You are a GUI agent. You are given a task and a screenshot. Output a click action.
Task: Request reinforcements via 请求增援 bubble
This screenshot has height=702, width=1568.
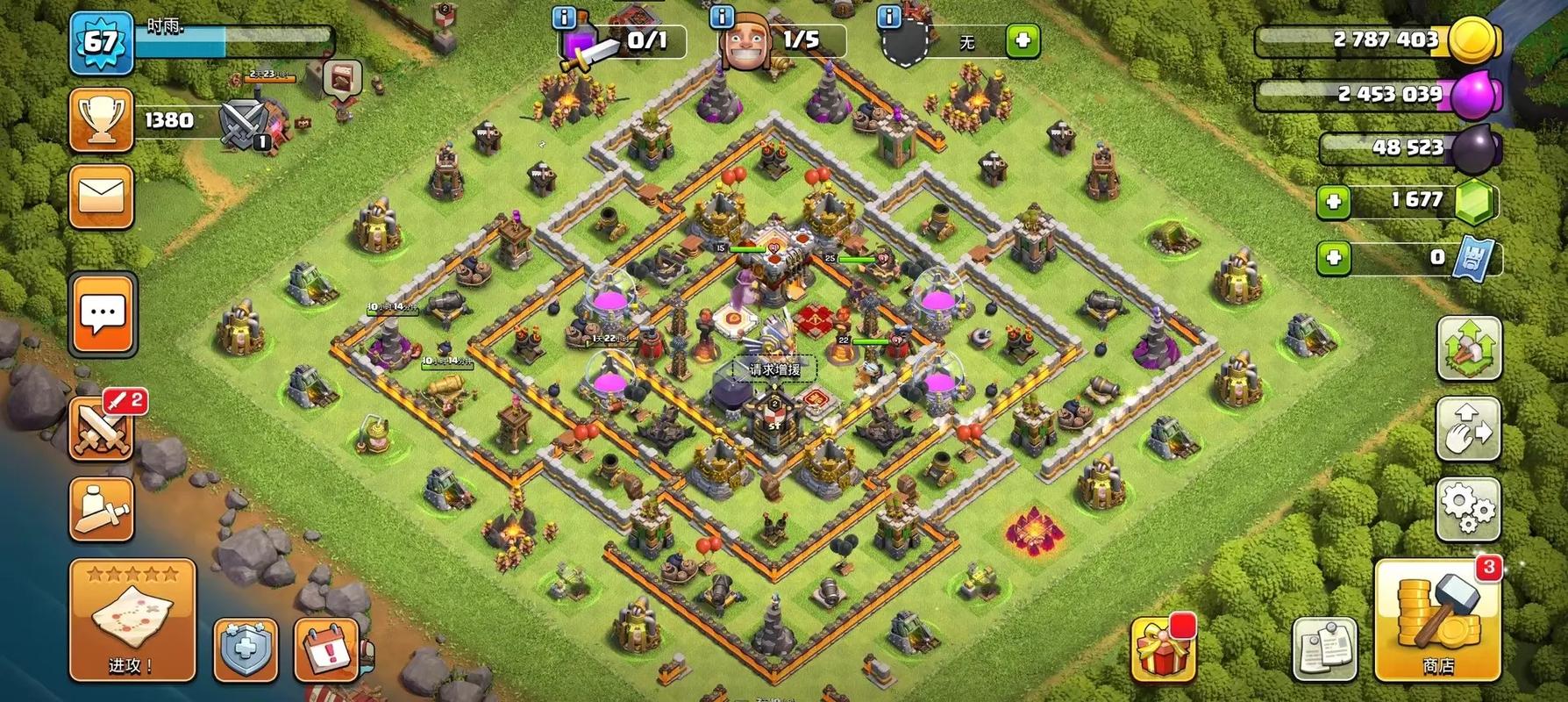point(774,369)
